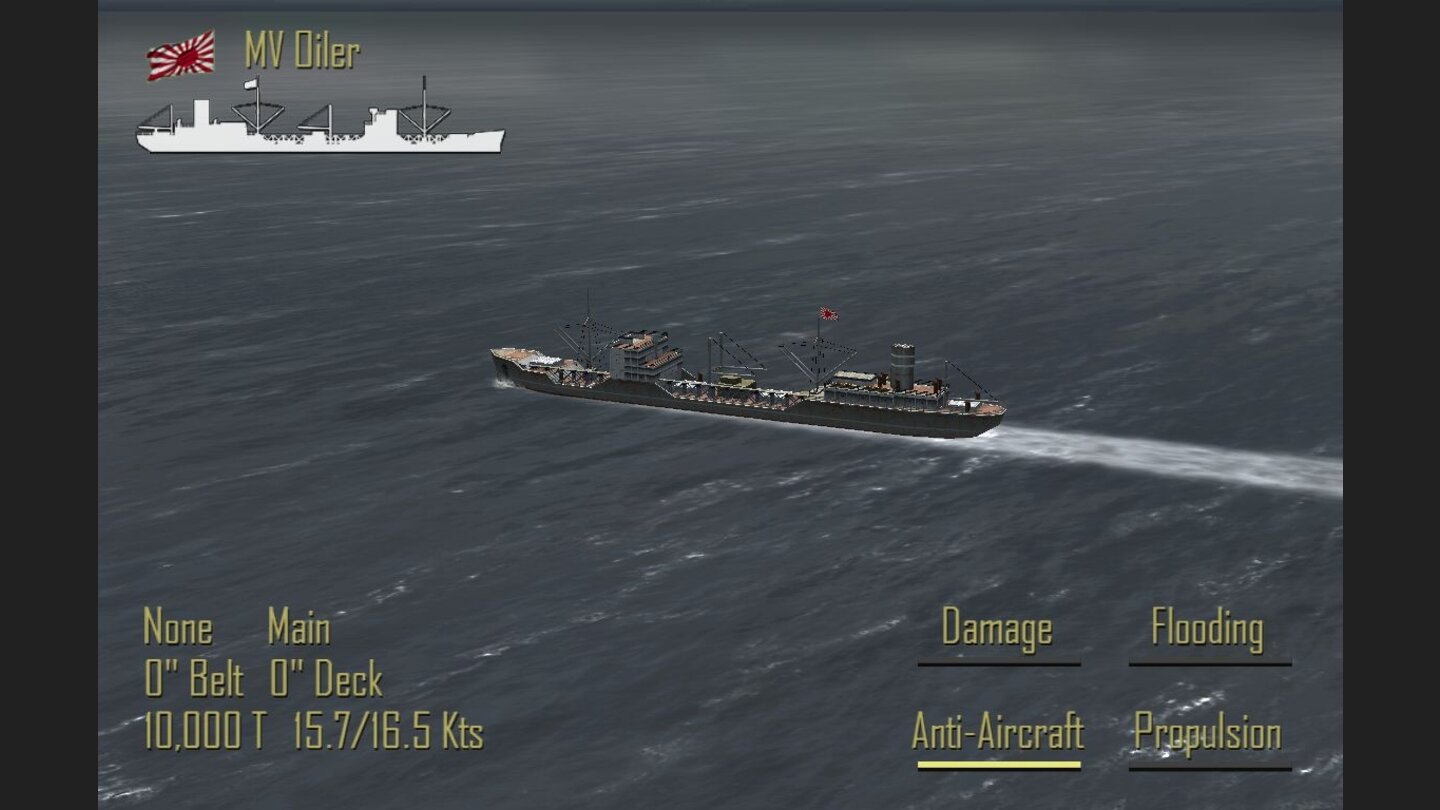The width and height of the screenshot is (1440, 810).
Task: Expand the Propulsion information panel
Action: point(1211,733)
